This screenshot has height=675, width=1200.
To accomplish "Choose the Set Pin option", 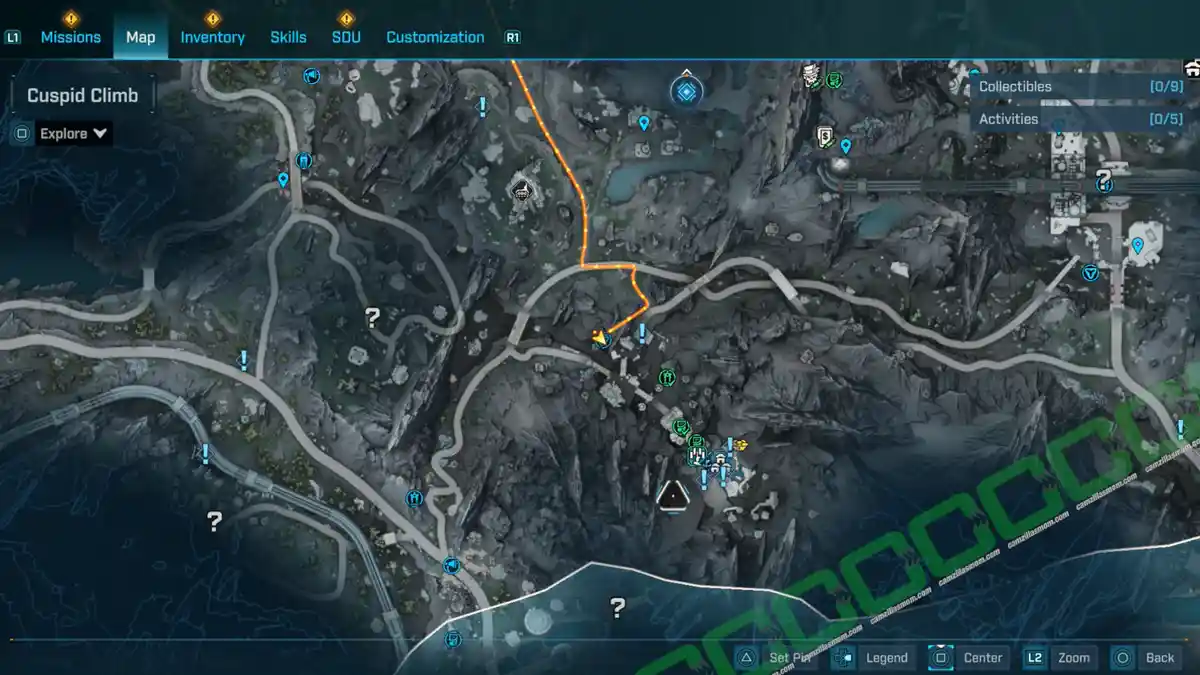I will (777, 657).
